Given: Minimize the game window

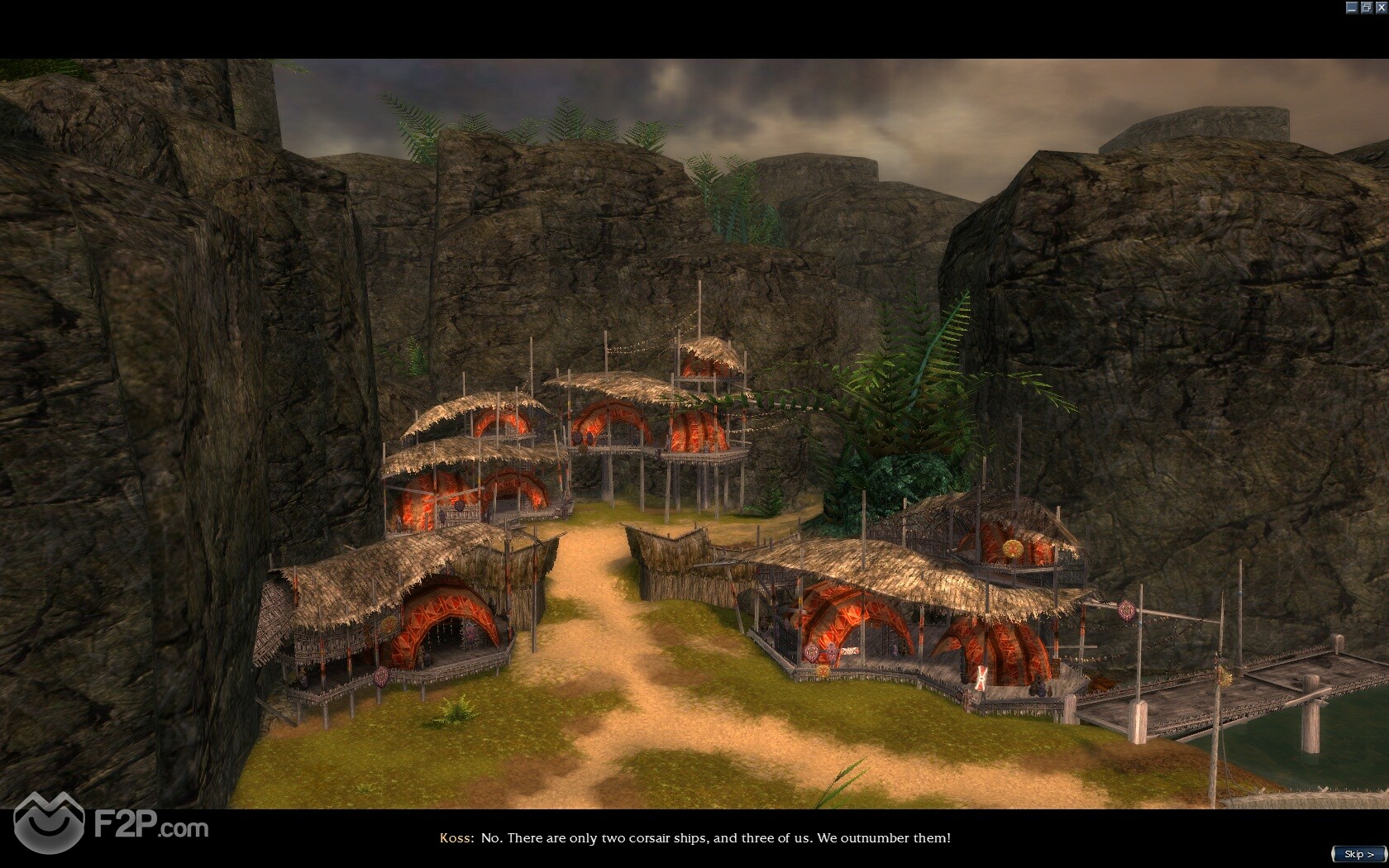Looking at the screenshot, I should (1352, 7).
